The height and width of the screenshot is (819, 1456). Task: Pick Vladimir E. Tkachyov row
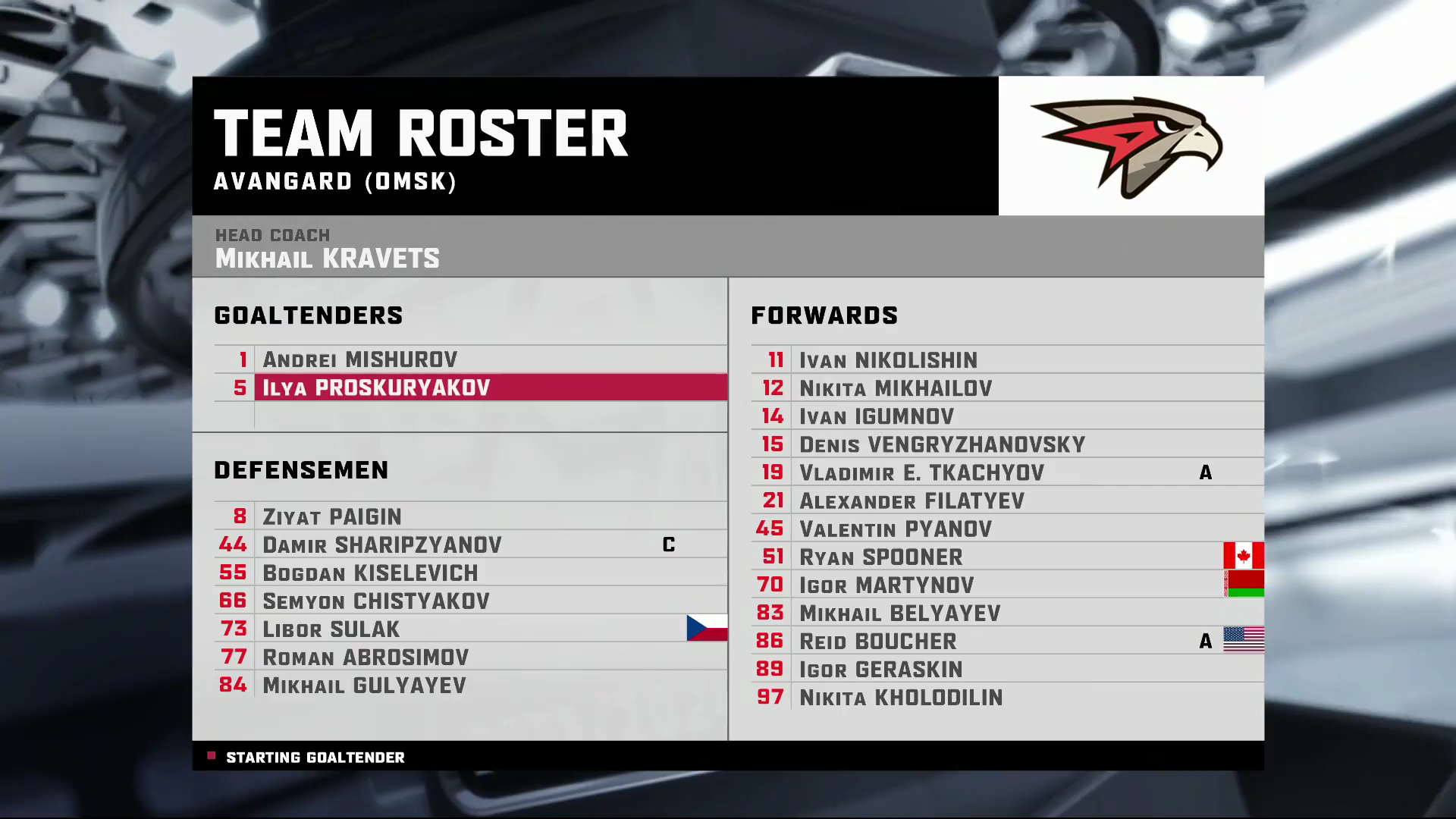(x=921, y=472)
